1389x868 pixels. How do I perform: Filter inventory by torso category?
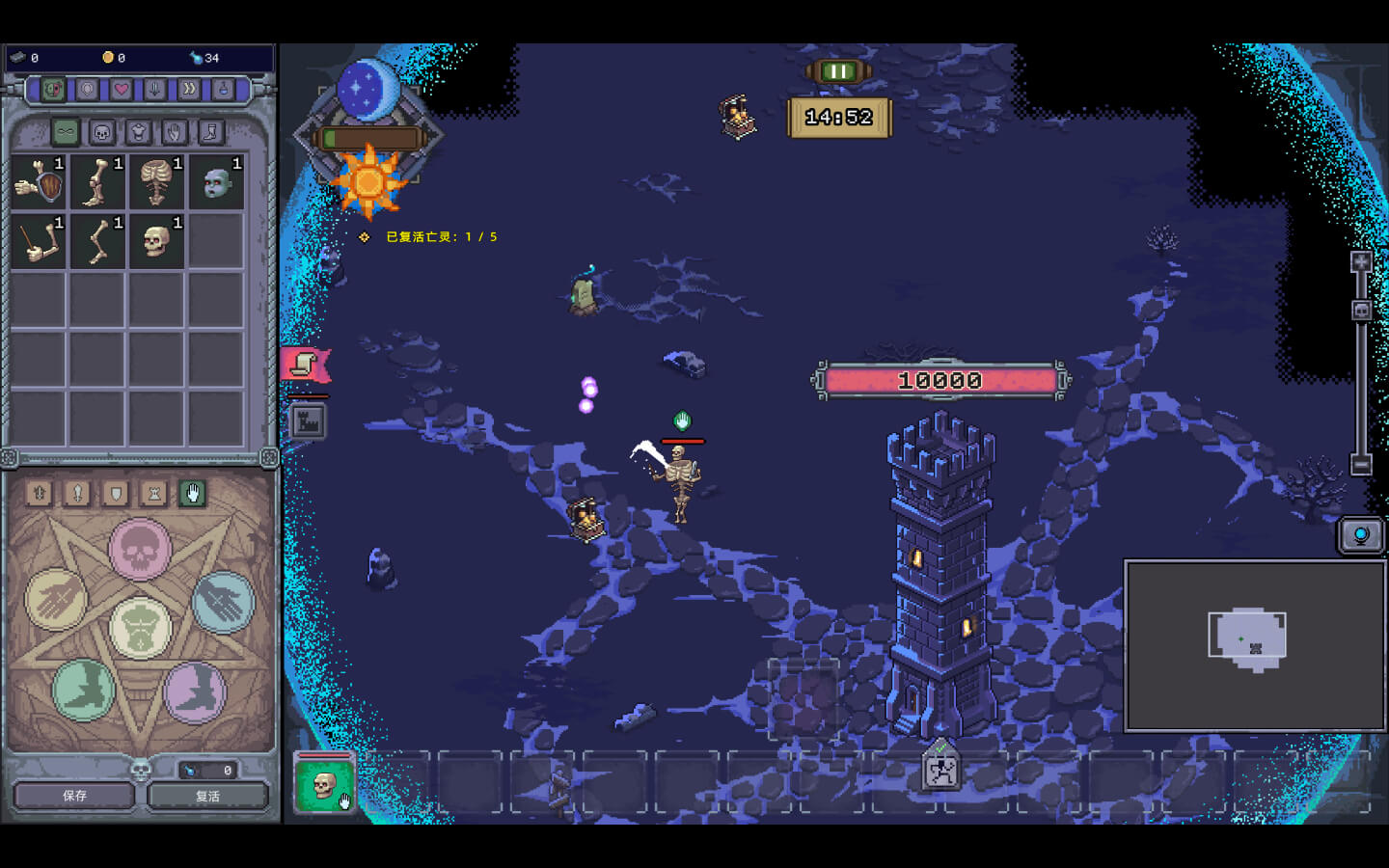click(x=138, y=132)
